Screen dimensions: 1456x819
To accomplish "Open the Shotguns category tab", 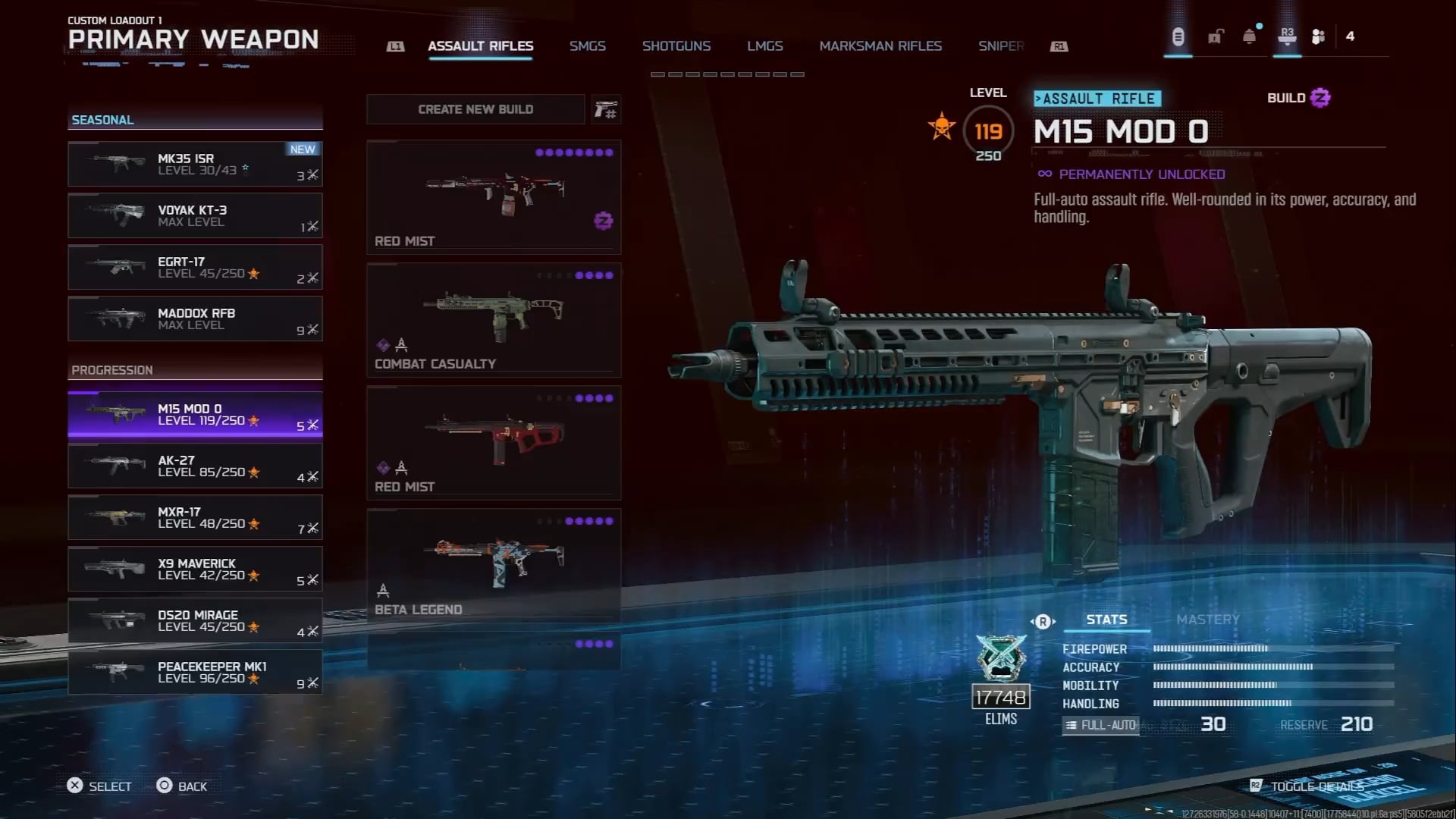I will [x=676, y=46].
